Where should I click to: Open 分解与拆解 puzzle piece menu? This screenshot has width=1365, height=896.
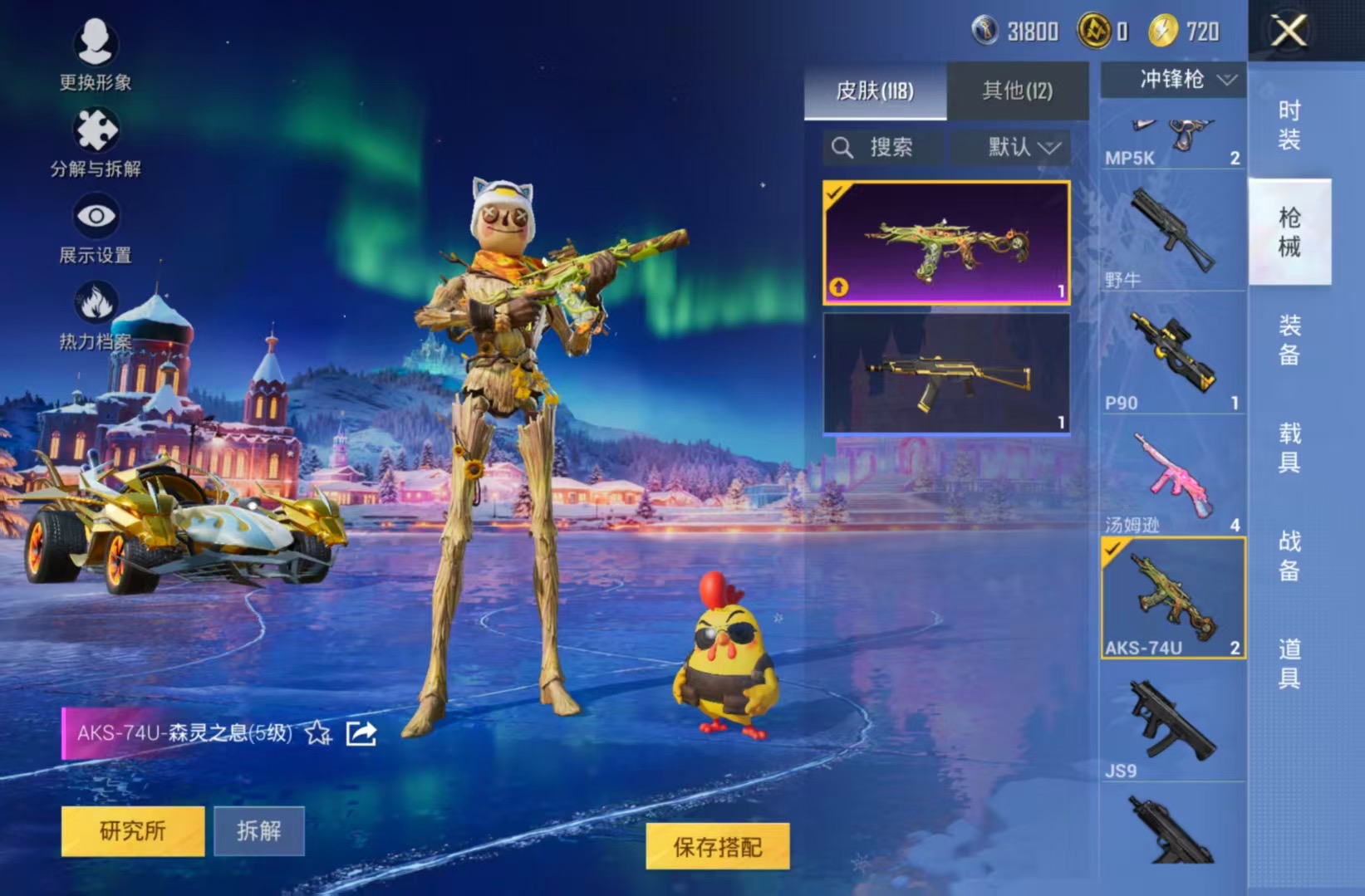coord(96,141)
